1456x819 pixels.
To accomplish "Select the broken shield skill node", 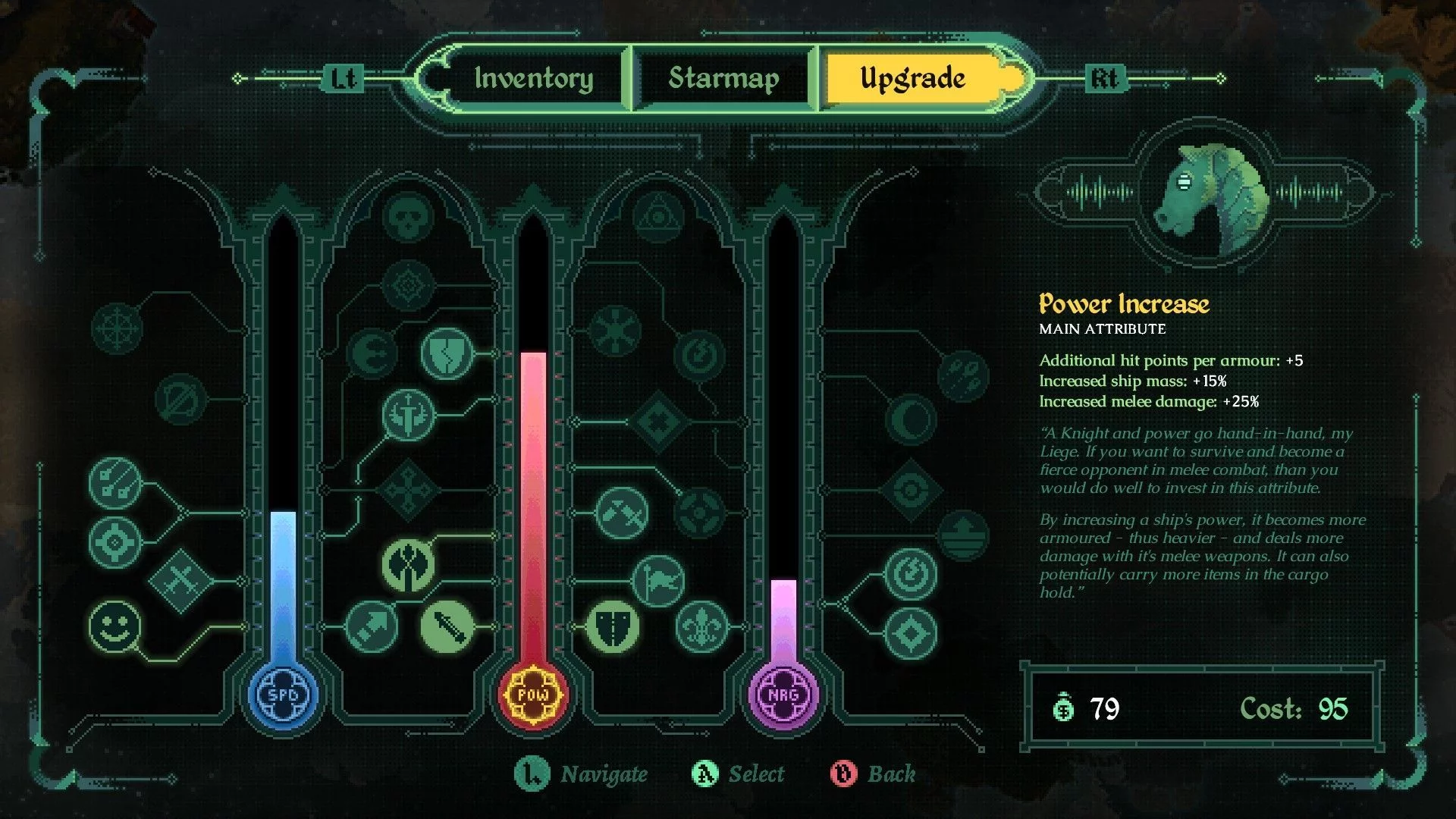I will (447, 353).
